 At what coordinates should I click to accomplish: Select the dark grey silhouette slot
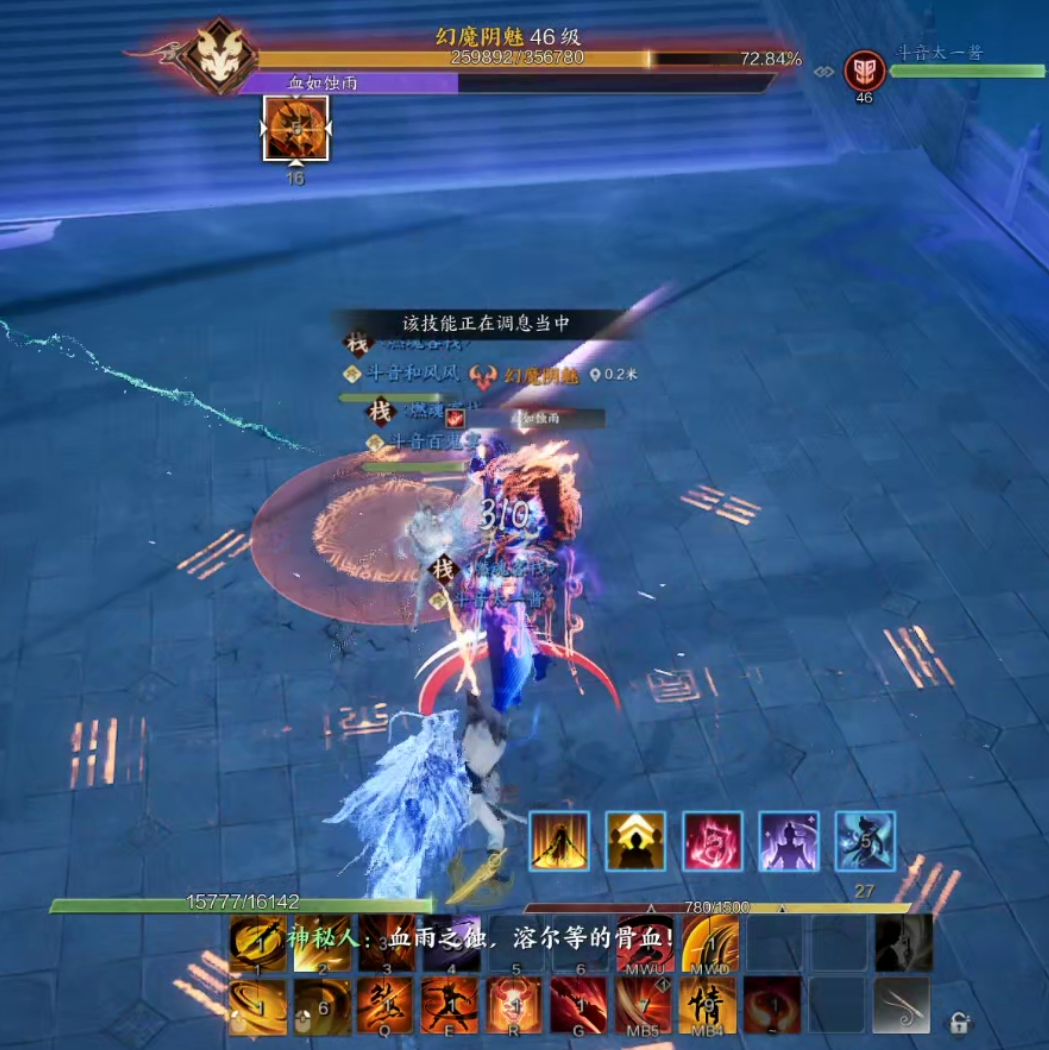tap(903, 943)
